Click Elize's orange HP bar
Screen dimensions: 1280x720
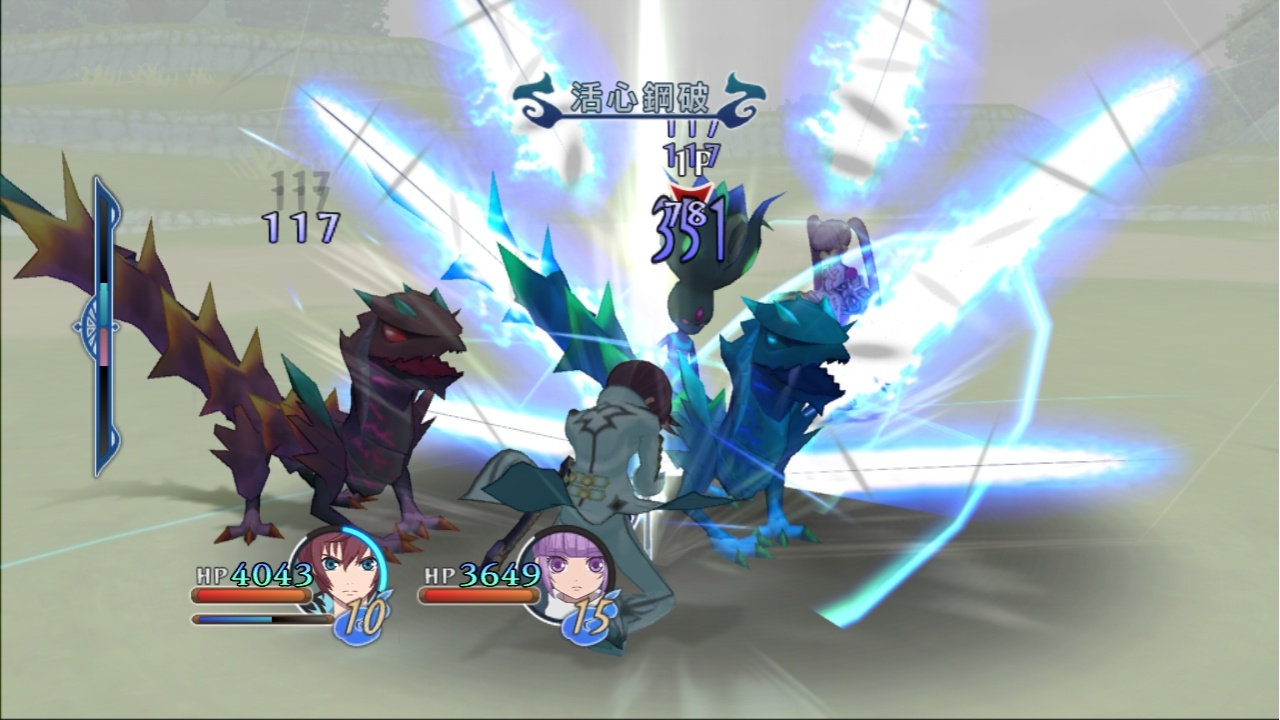pos(480,594)
